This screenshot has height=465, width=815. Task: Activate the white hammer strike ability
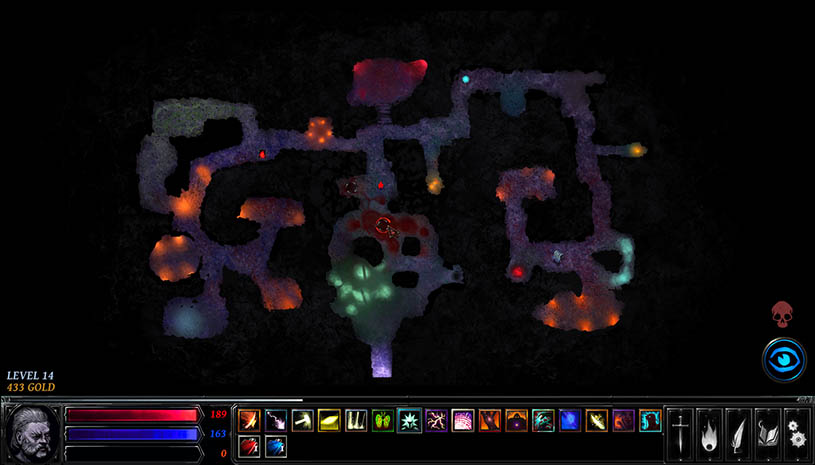click(x=303, y=421)
